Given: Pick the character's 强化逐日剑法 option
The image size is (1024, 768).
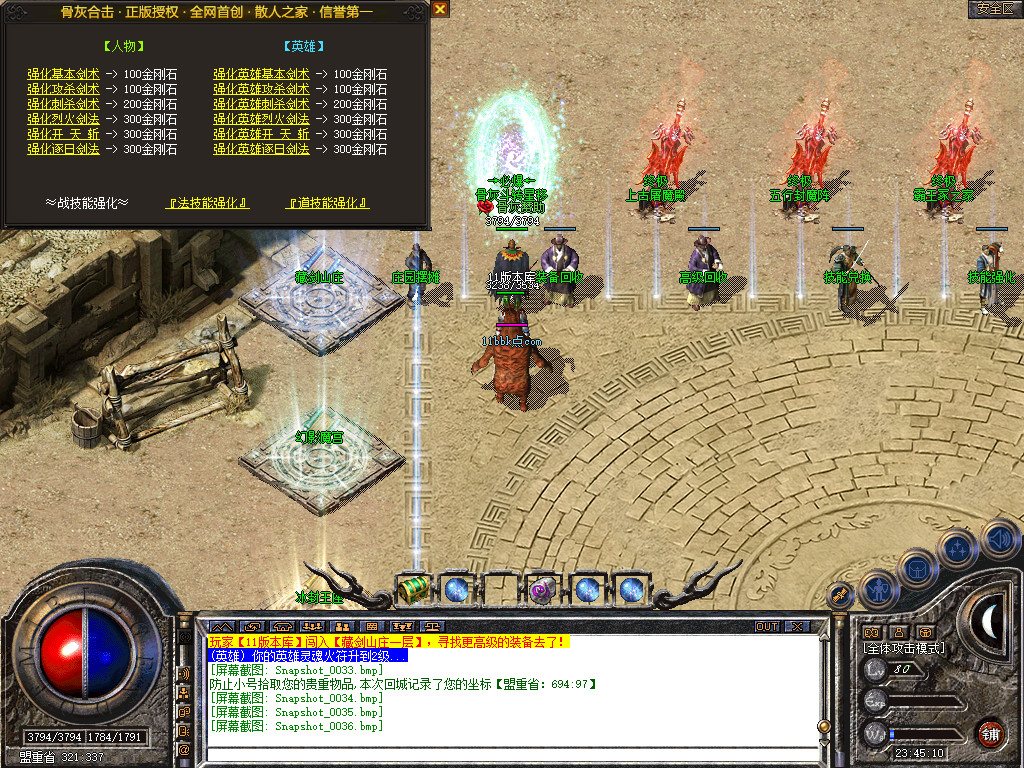Looking at the screenshot, I should pos(63,149).
